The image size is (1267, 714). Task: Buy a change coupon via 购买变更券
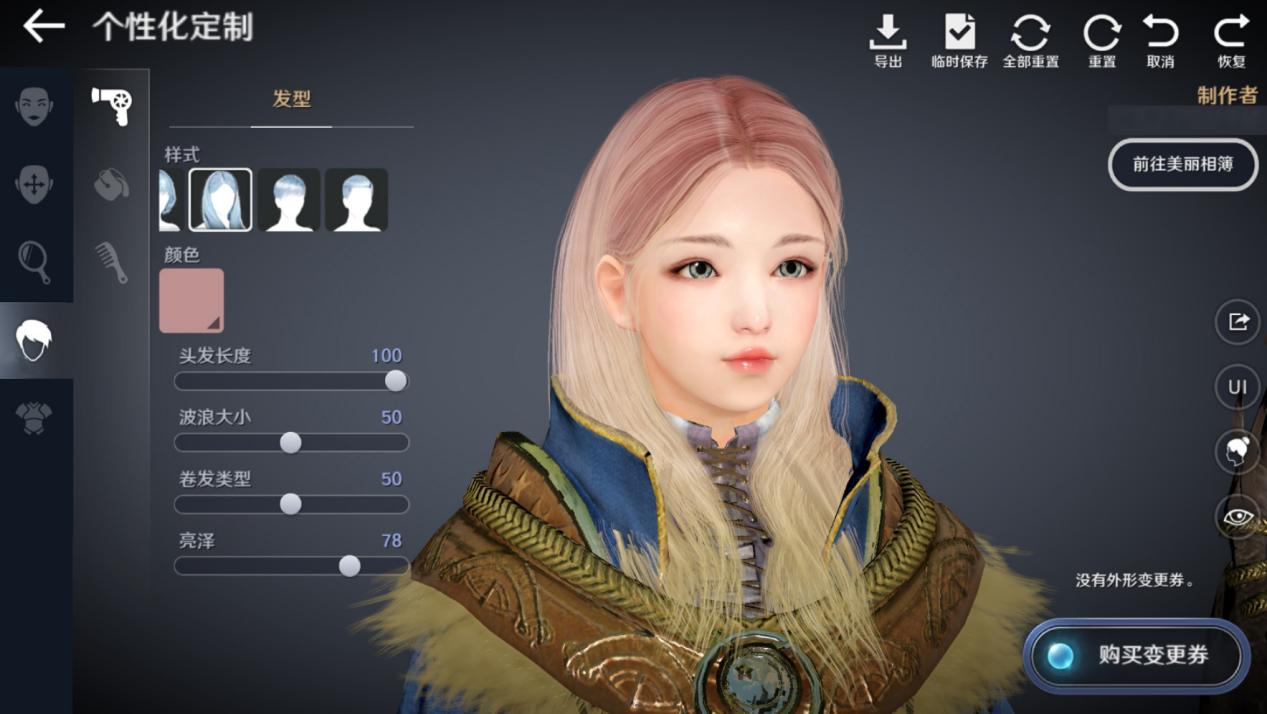point(1137,656)
